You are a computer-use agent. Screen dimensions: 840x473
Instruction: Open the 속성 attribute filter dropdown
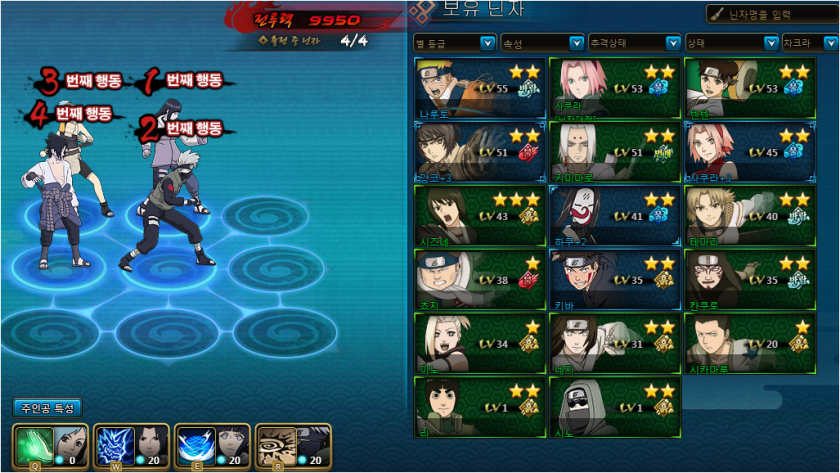pyautogui.click(x=541, y=43)
